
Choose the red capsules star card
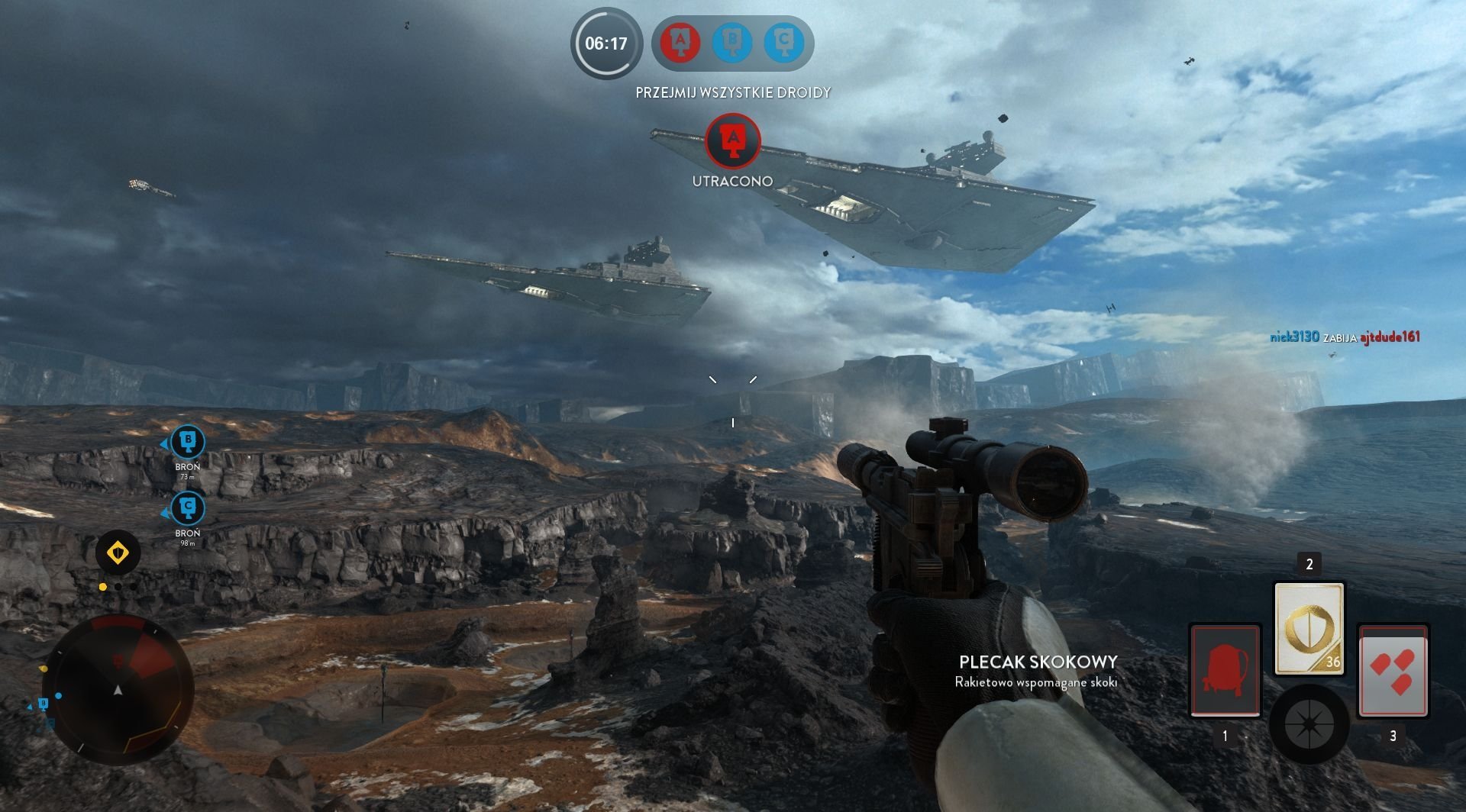pyautogui.click(x=1393, y=671)
